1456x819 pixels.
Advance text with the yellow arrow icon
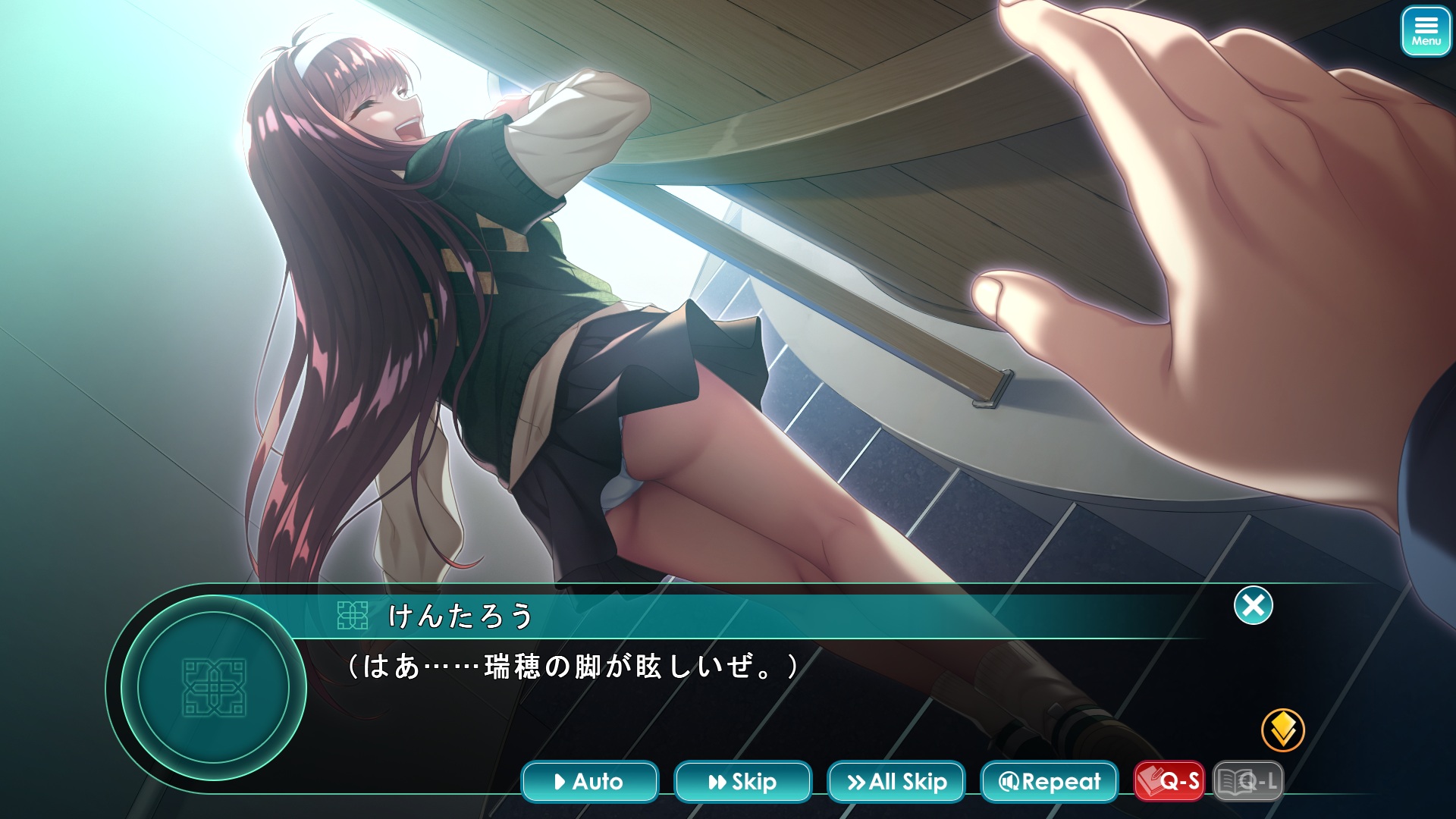tap(1282, 730)
